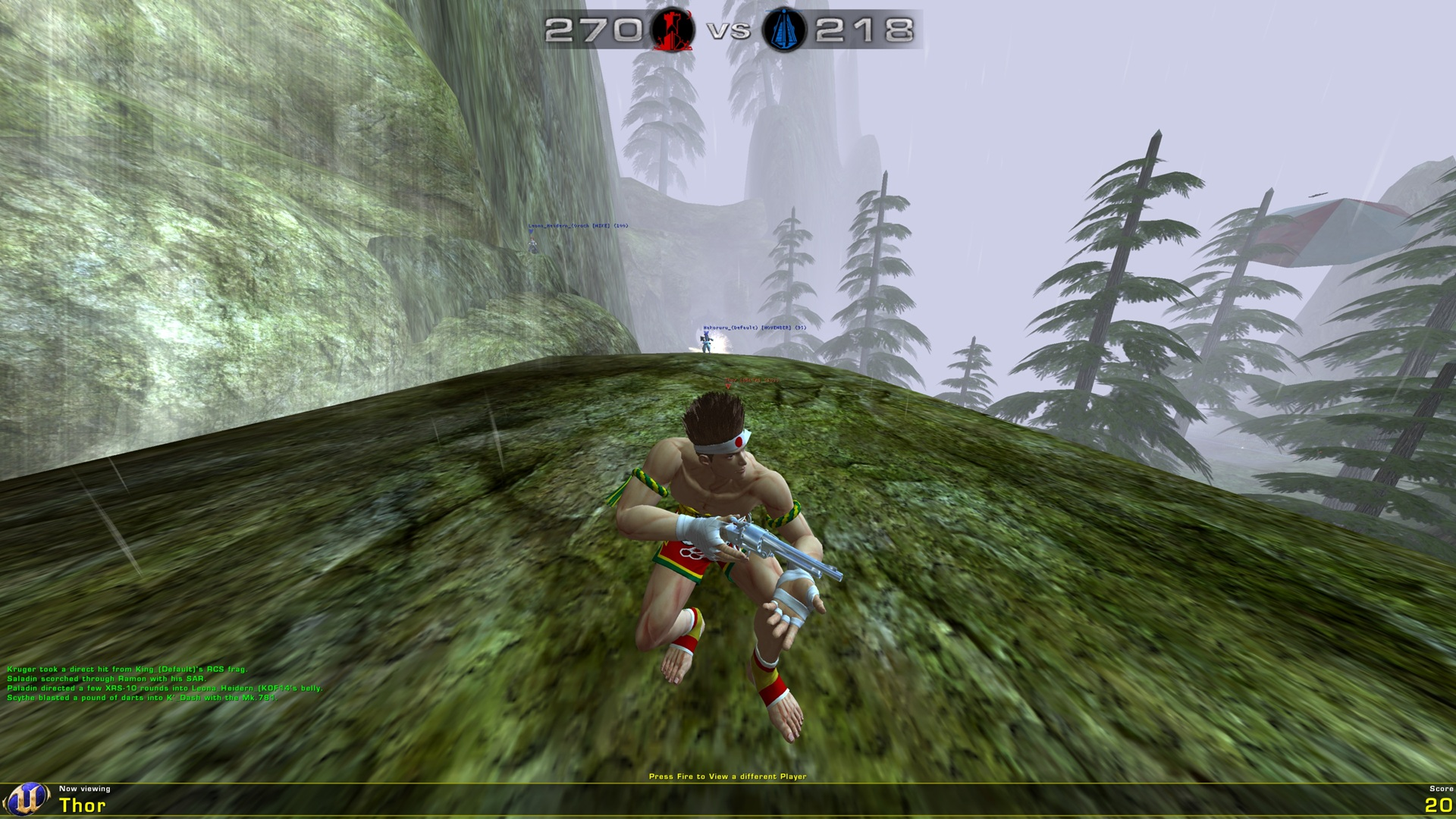The height and width of the screenshot is (819, 1456).
Task: Click the vs label between the team scores
Action: point(726,31)
